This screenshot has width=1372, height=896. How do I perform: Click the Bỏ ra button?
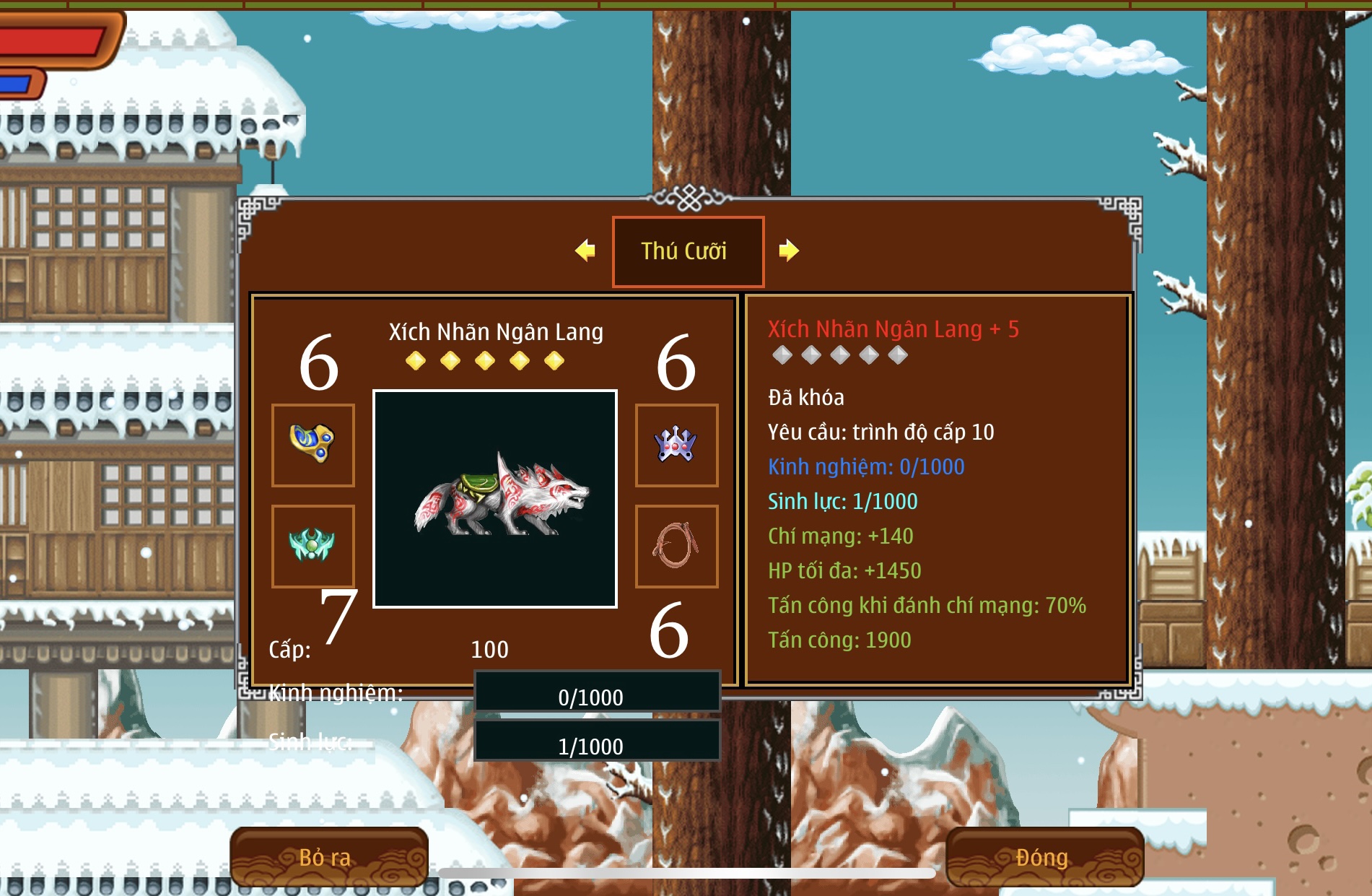click(329, 857)
